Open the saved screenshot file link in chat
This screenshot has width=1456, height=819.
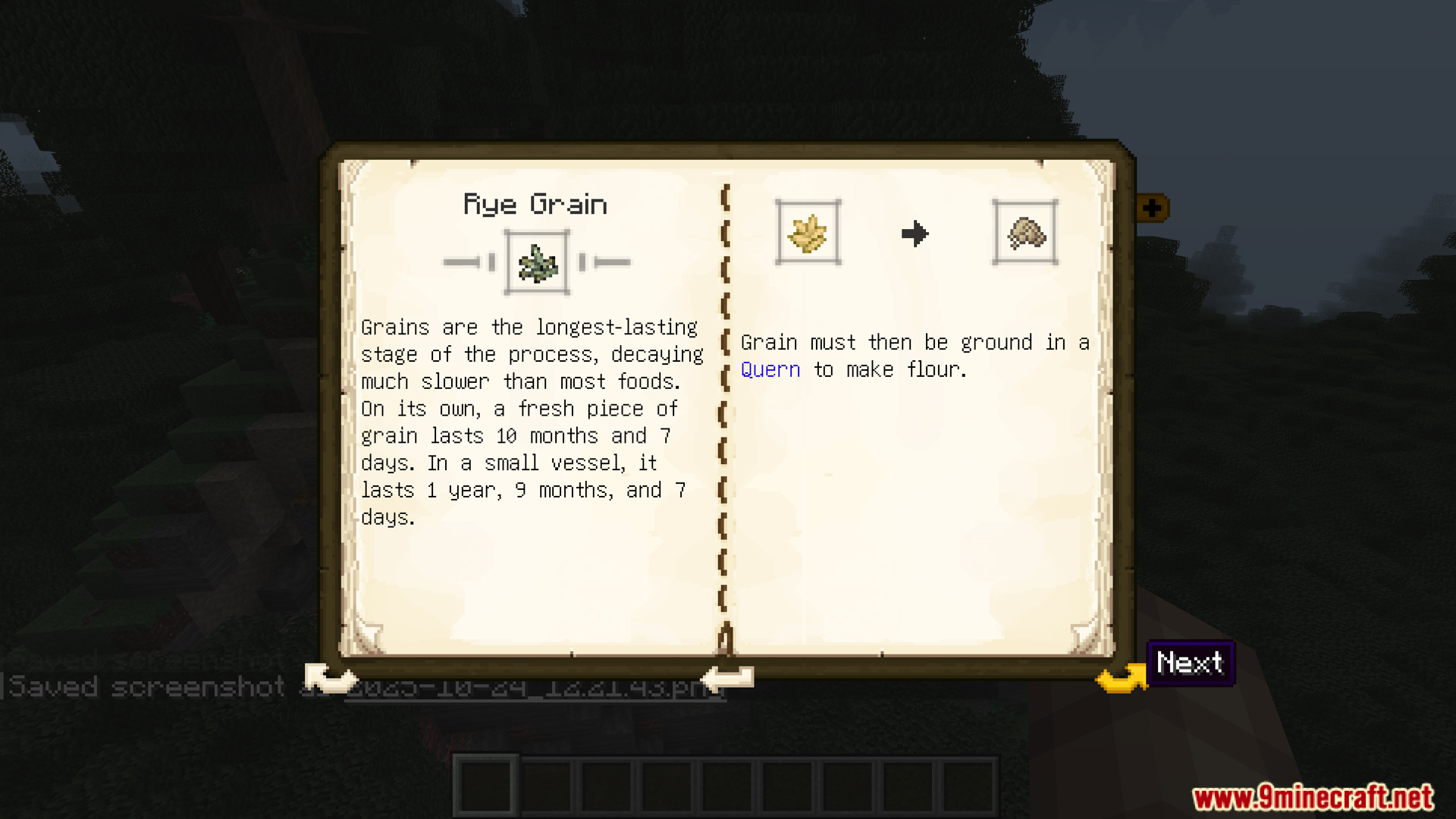(531, 689)
